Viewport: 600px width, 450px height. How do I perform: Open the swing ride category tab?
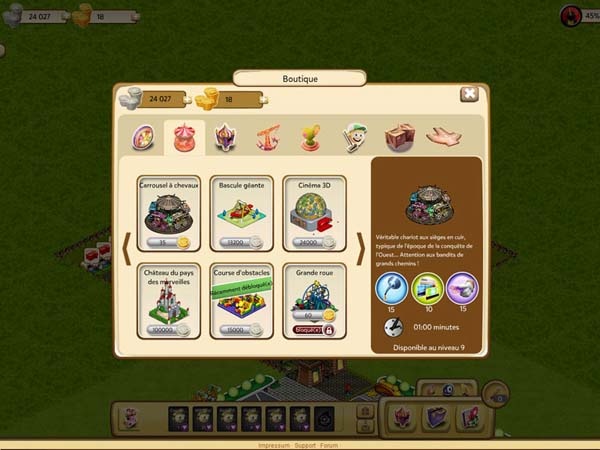pos(268,138)
